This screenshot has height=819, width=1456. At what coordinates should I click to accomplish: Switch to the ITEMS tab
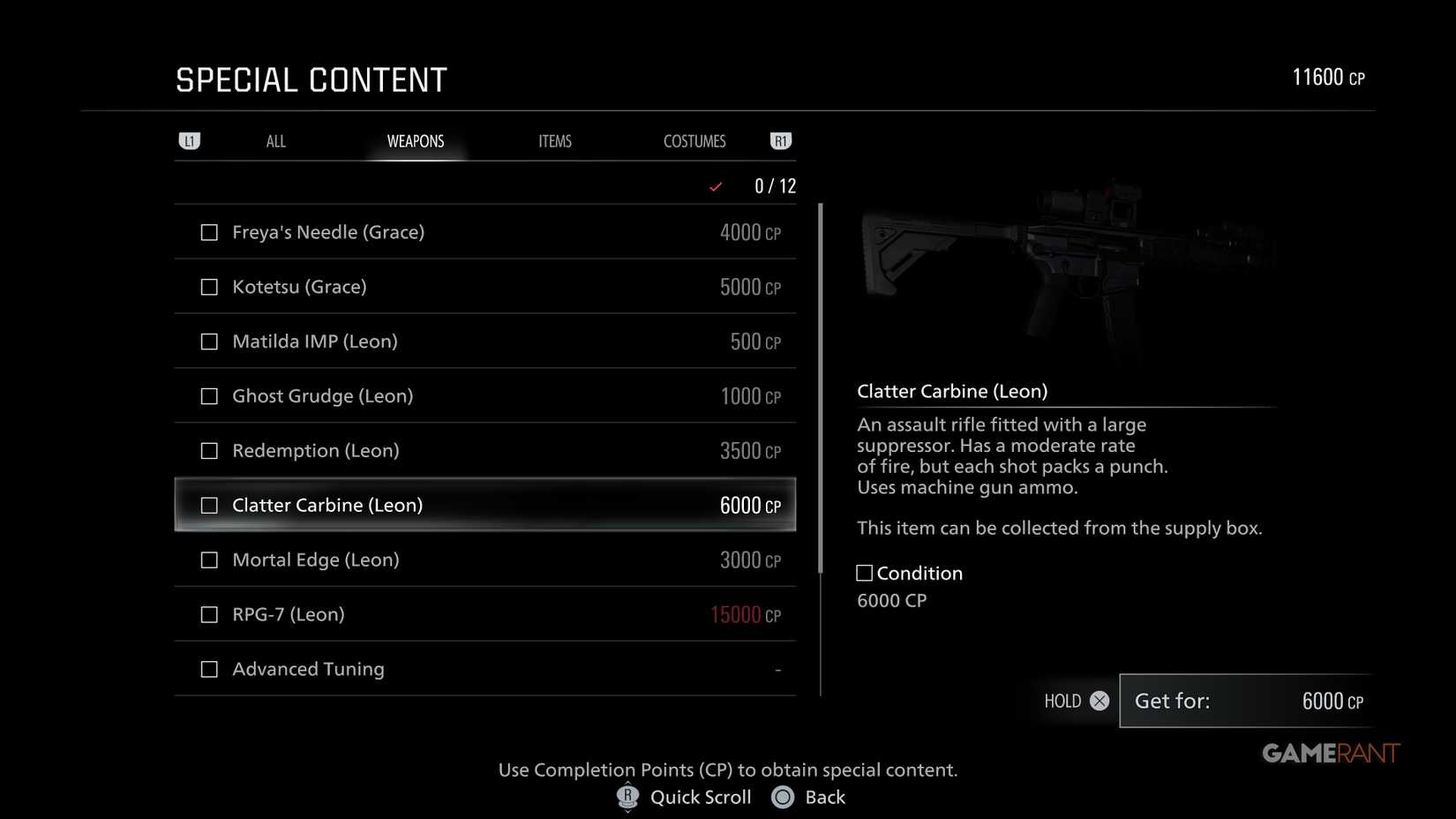click(555, 140)
